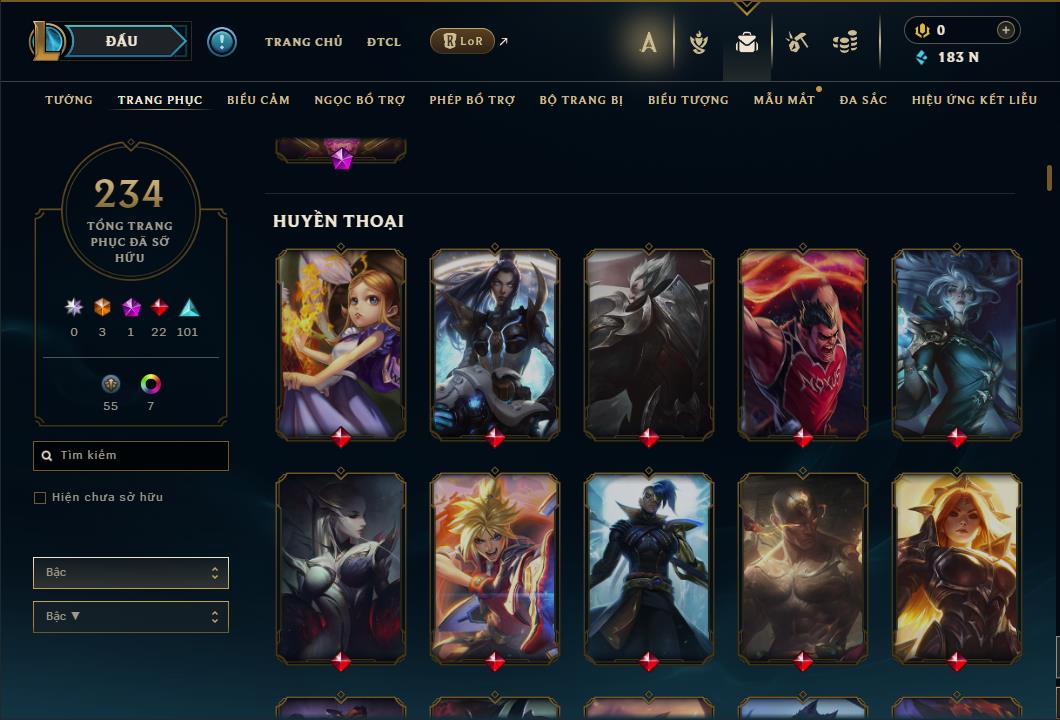Open the TRANG CHỦ home page
The width and height of the screenshot is (1060, 720).
(303, 42)
